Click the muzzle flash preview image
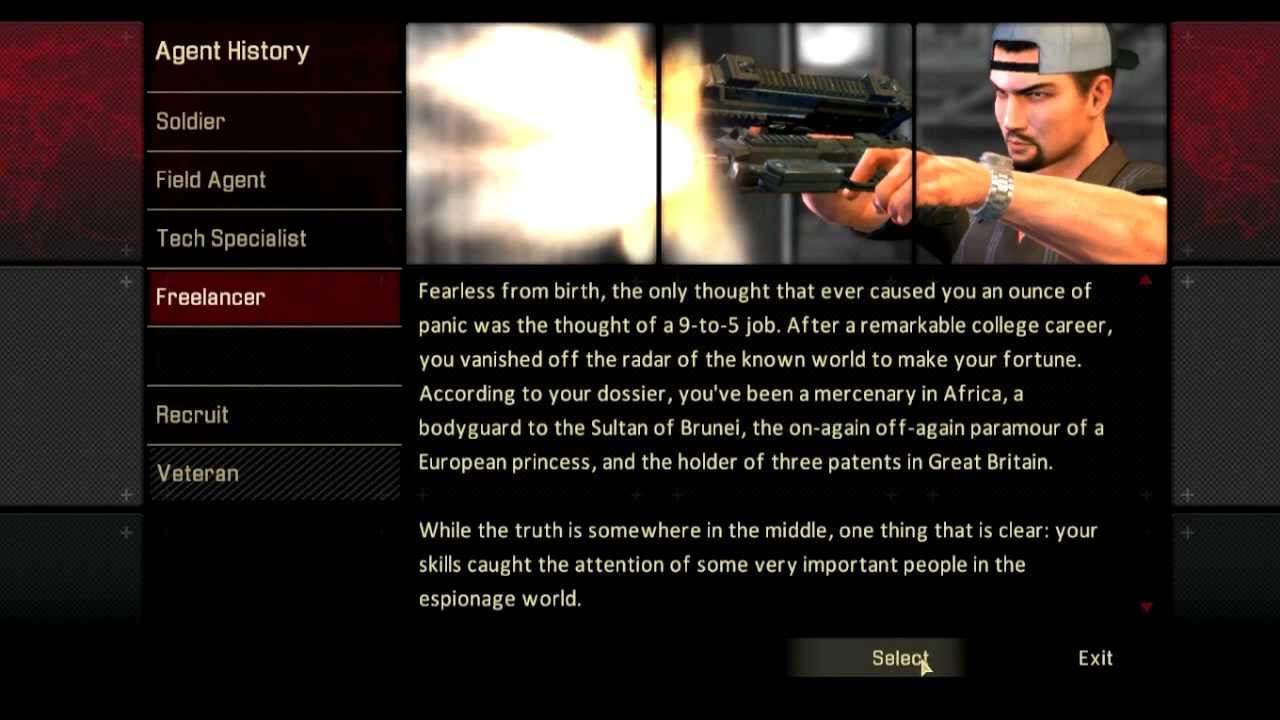Viewport: 1280px width, 720px height. point(531,140)
